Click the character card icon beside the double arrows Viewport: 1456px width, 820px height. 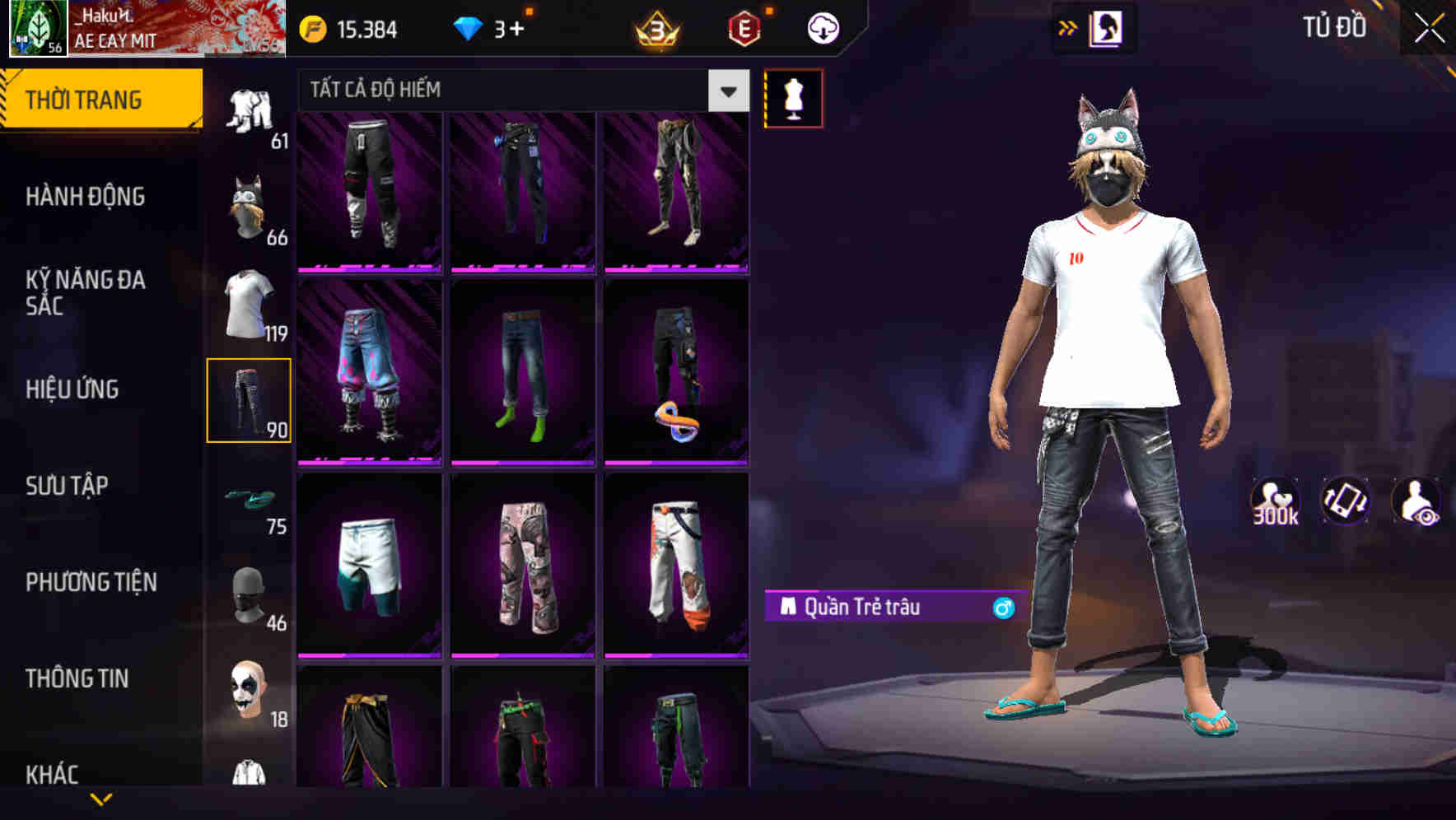pyautogui.click(x=1108, y=26)
